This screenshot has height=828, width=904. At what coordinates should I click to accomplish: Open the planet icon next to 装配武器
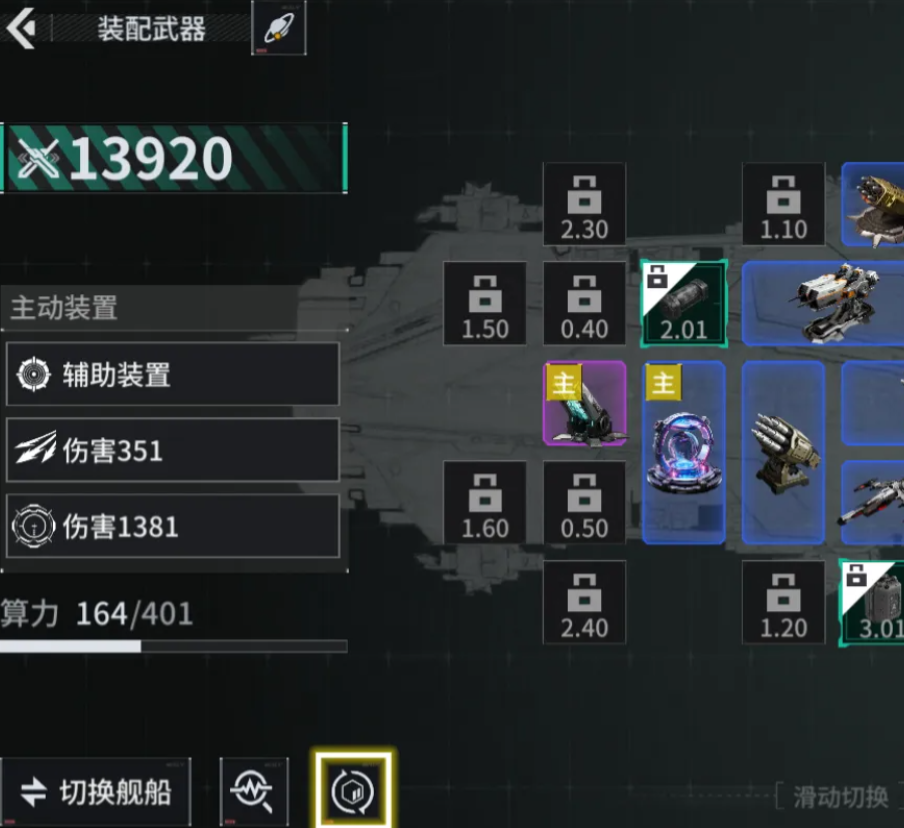[x=279, y=28]
